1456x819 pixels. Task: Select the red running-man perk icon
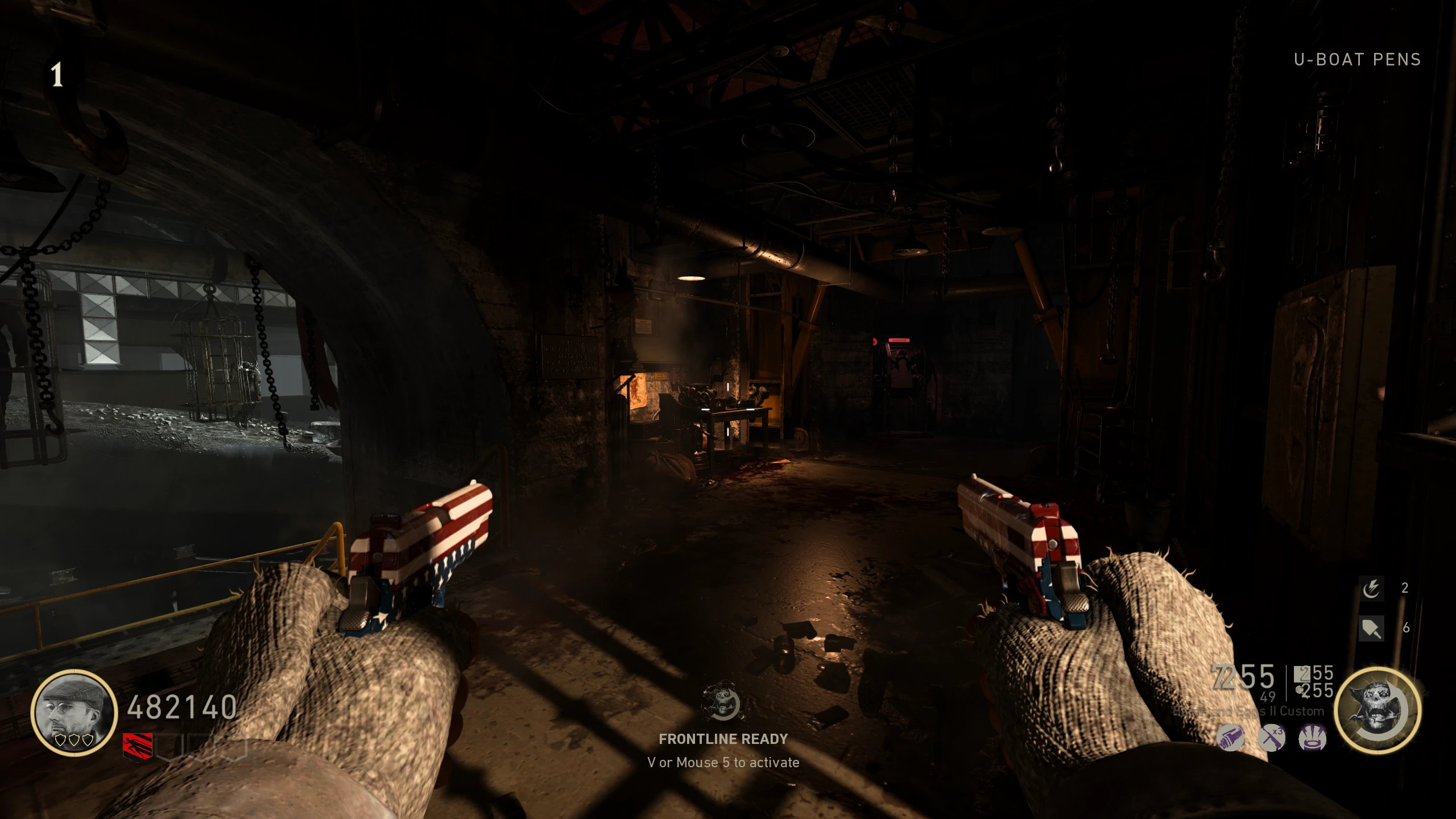(138, 745)
